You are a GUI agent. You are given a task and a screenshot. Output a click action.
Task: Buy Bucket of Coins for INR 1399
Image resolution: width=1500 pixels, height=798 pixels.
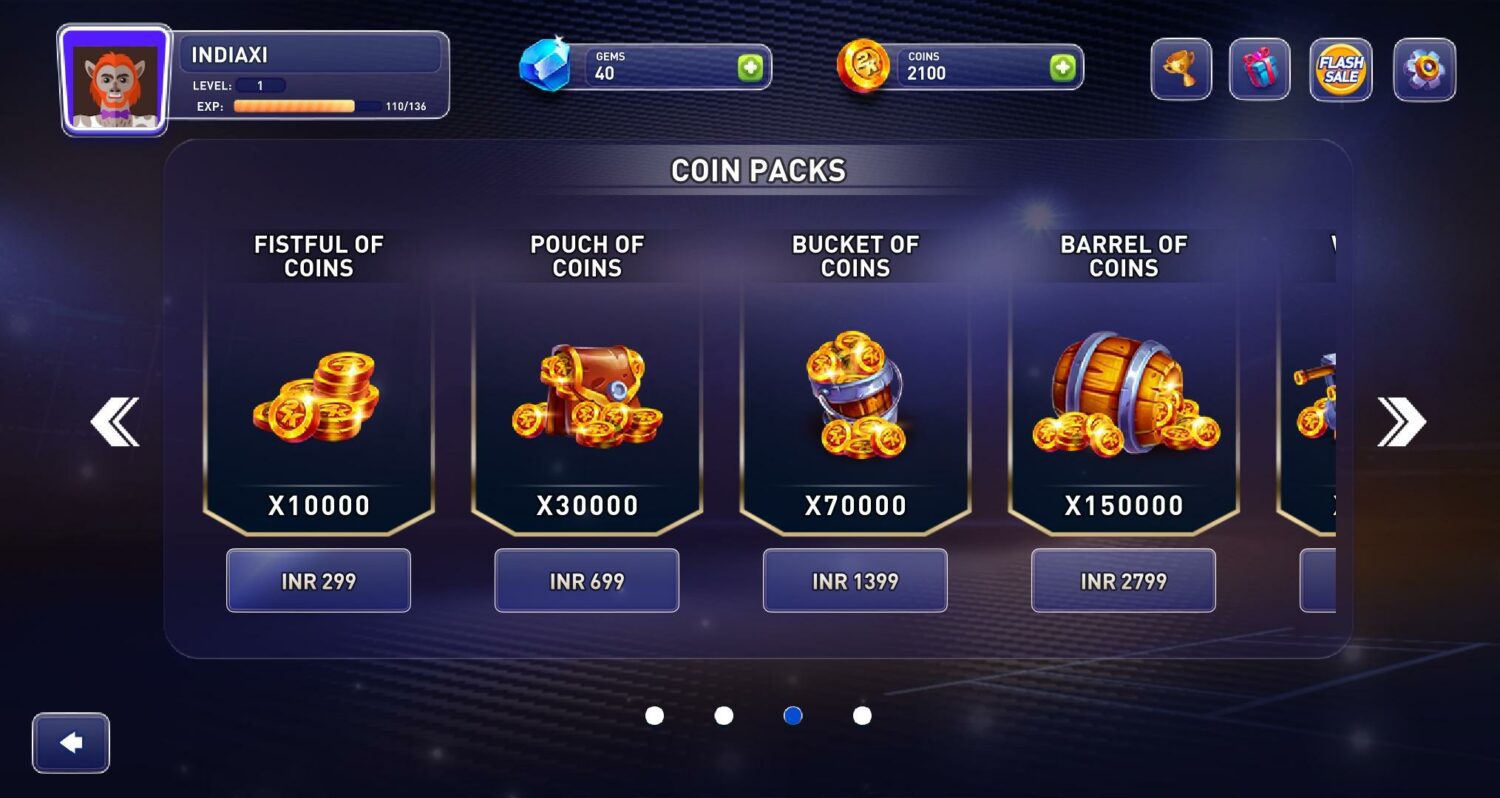pos(855,581)
